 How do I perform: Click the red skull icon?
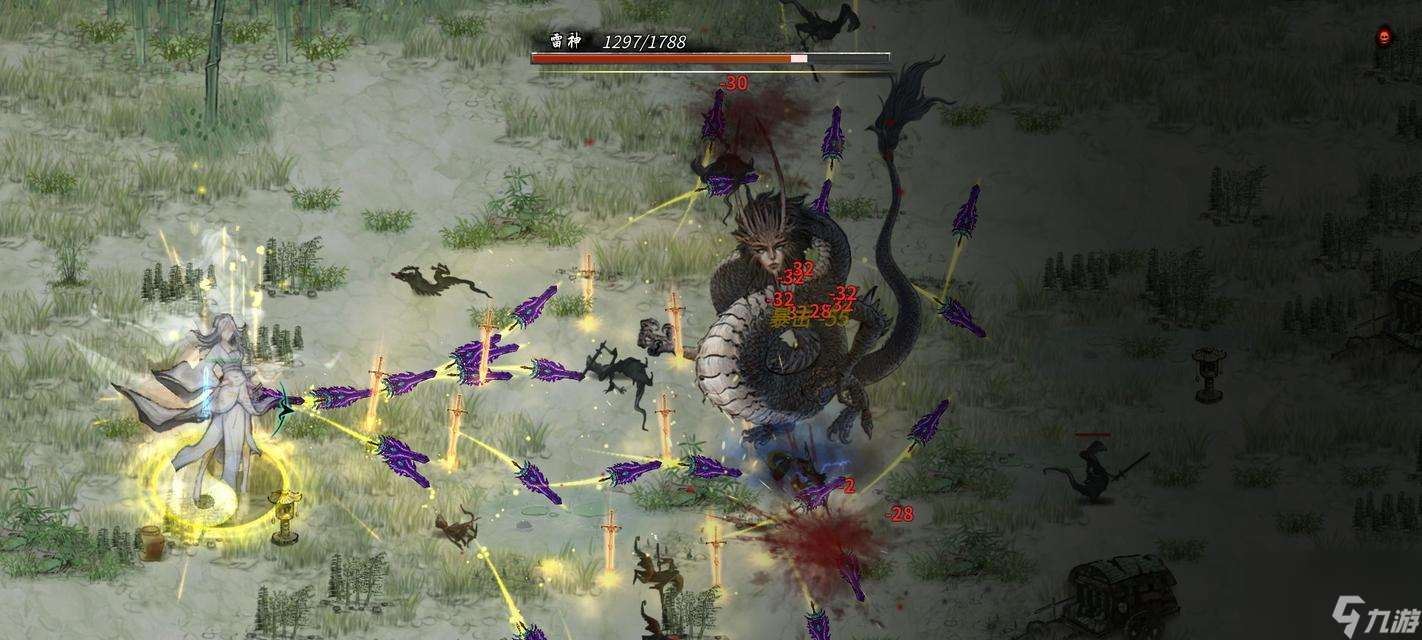pyautogui.click(x=1385, y=38)
